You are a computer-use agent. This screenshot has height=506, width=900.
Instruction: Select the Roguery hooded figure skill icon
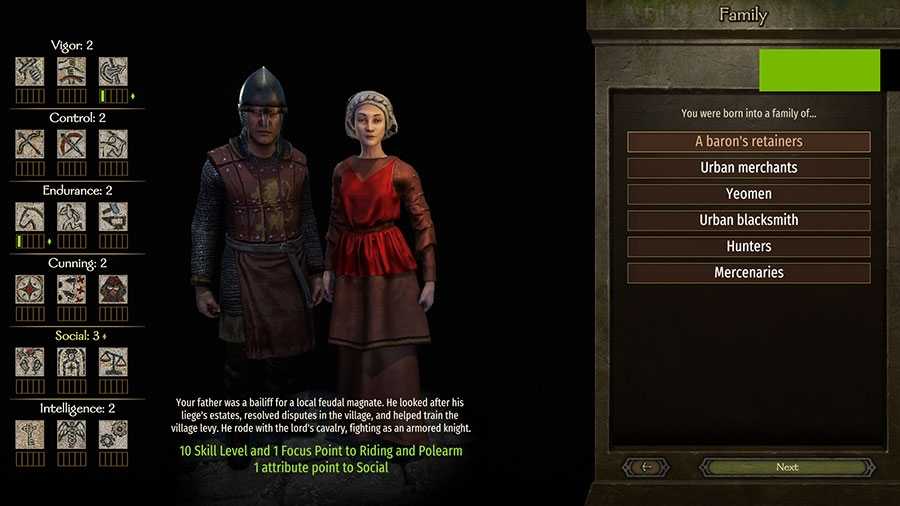[113, 290]
